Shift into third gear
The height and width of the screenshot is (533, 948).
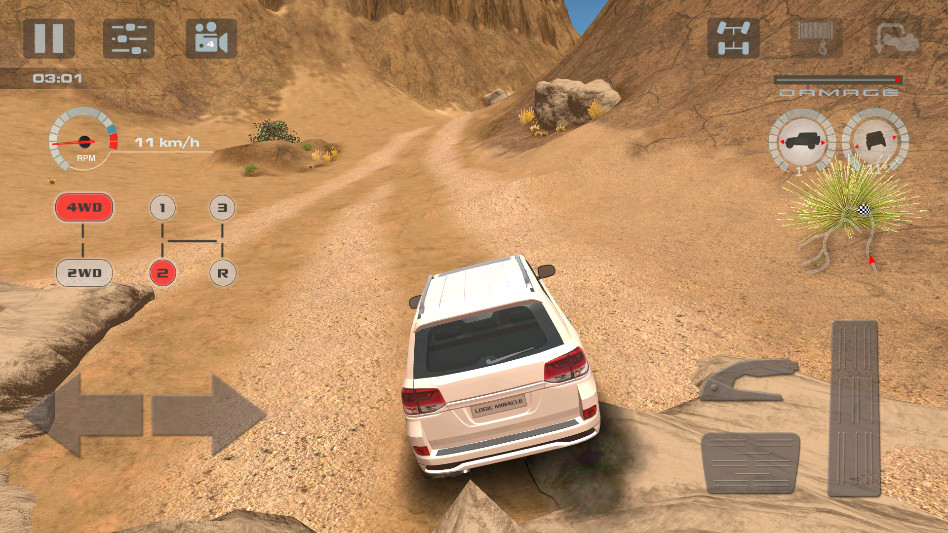[x=223, y=208]
